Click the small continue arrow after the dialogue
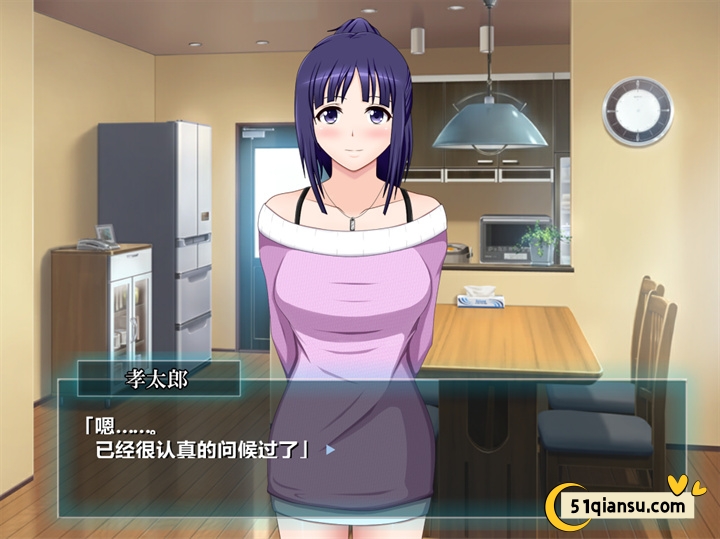The width and height of the screenshot is (720, 539). click(330, 450)
